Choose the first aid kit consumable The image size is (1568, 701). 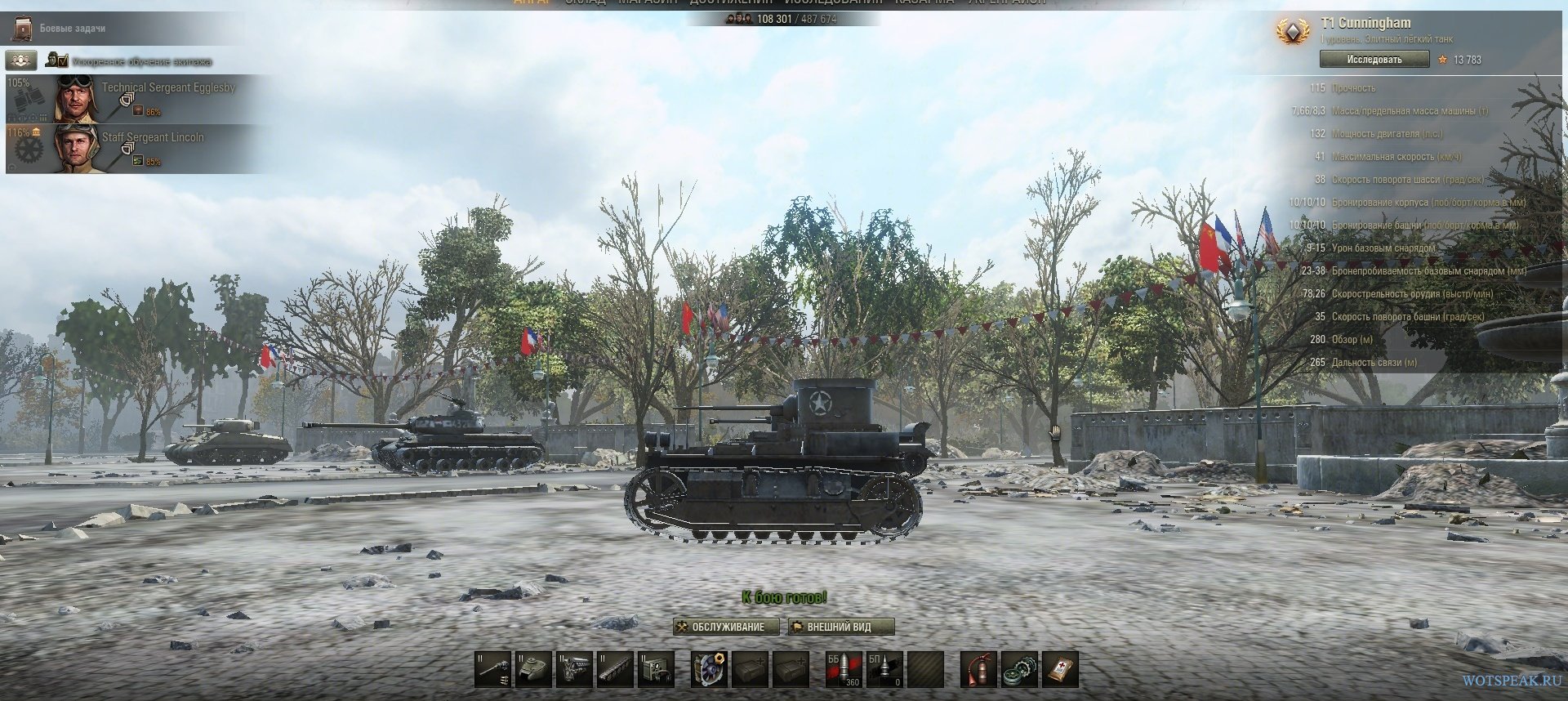coord(1060,669)
